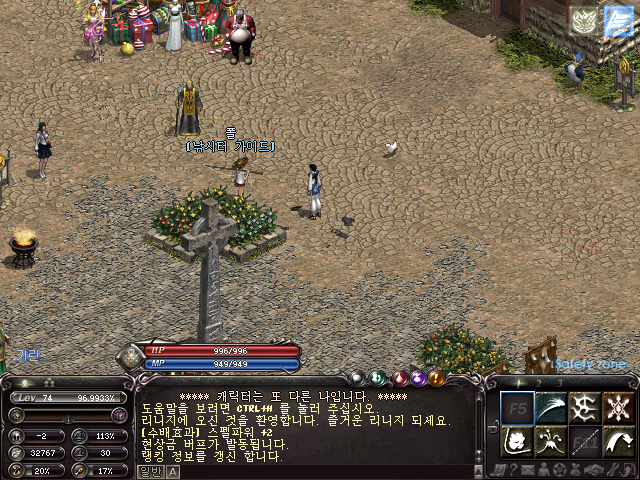Open the handshake trade icon

[593, 469]
